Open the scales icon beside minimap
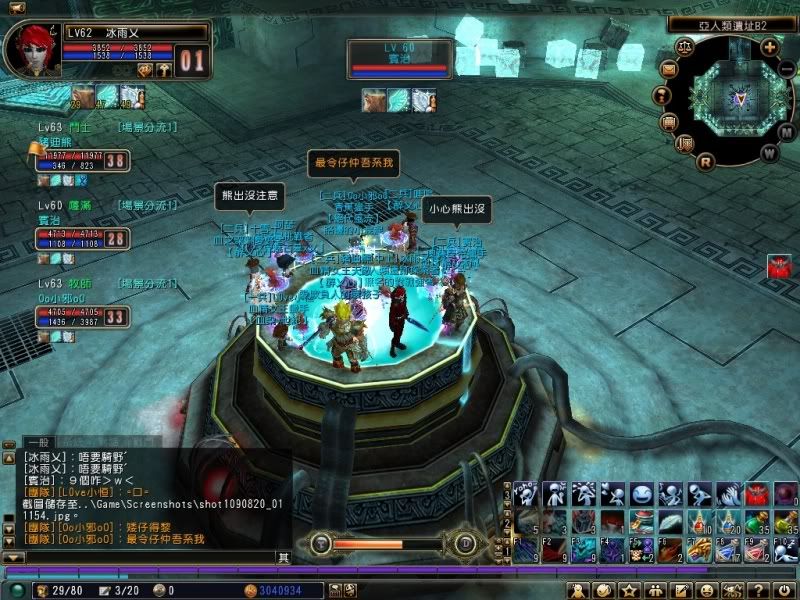The height and width of the screenshot is (600, 800). (x=685, y=46)
